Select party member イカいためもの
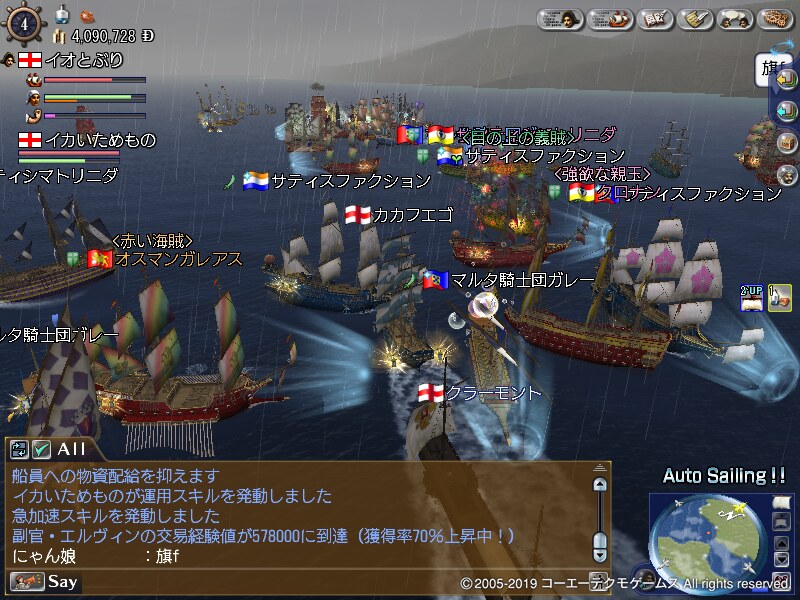Image resolution: width=800 pixels, height=600 pixels. pos(86,140)
